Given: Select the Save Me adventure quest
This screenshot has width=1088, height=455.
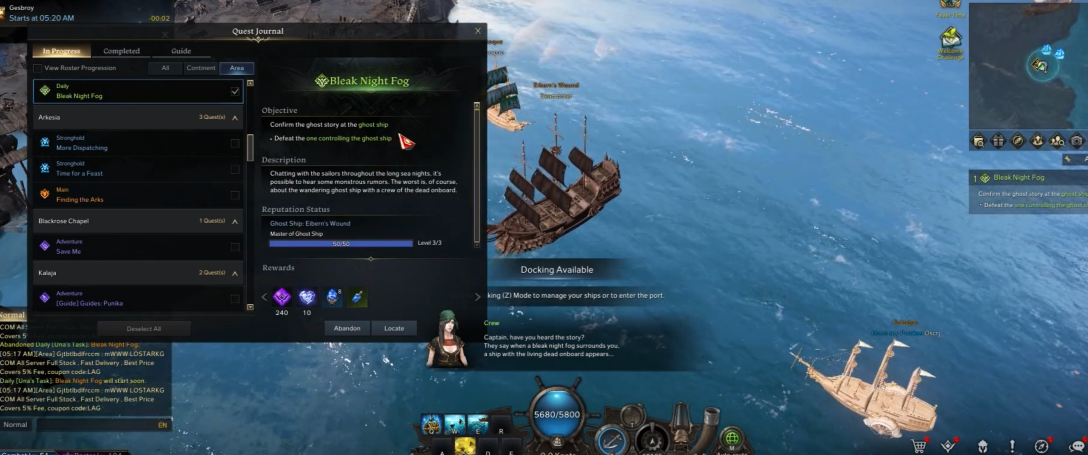Looking at the screenshot, I should (x=110, y=246).
